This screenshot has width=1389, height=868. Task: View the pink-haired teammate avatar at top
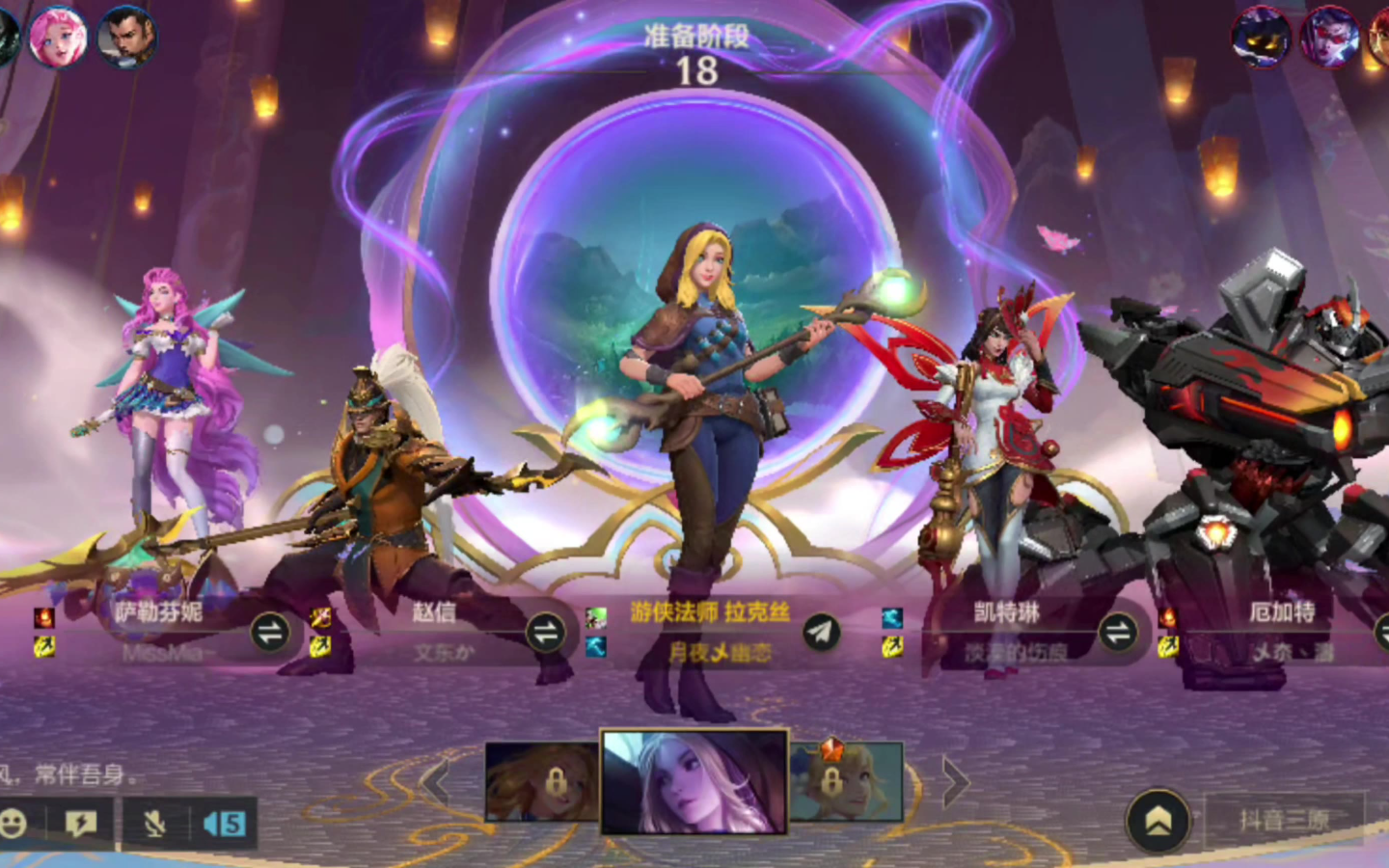pyautogui.click(x=57, y=39)
